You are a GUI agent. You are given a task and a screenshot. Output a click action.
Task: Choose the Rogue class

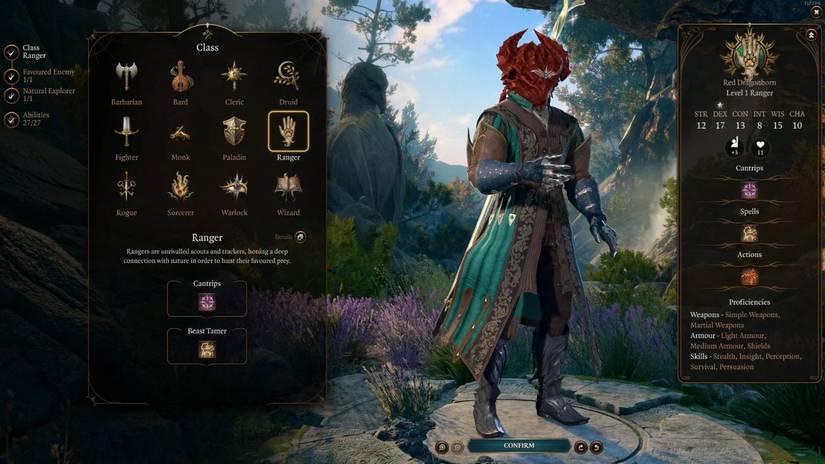[x=126, y=188]
